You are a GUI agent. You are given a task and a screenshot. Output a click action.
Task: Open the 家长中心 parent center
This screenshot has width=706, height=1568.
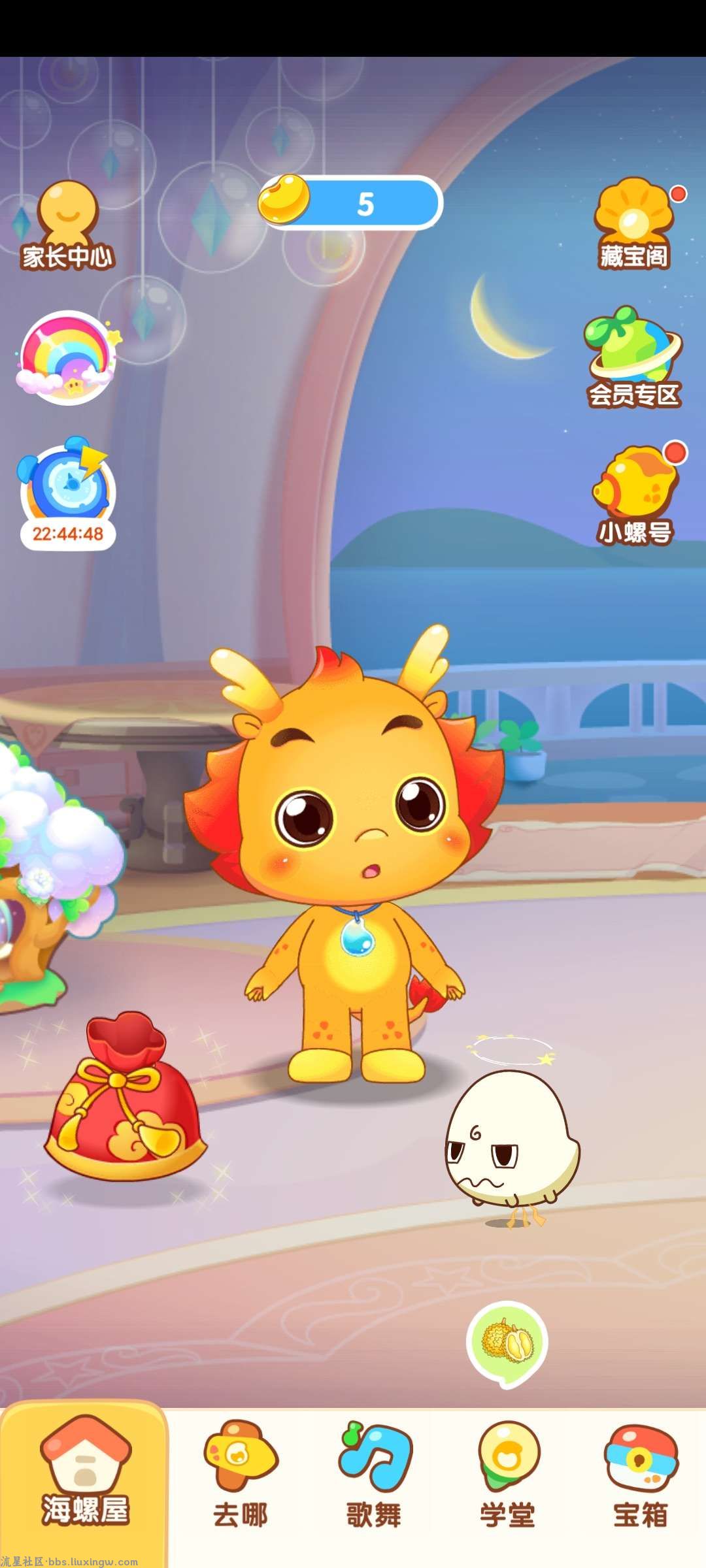[x=67, y=225]
